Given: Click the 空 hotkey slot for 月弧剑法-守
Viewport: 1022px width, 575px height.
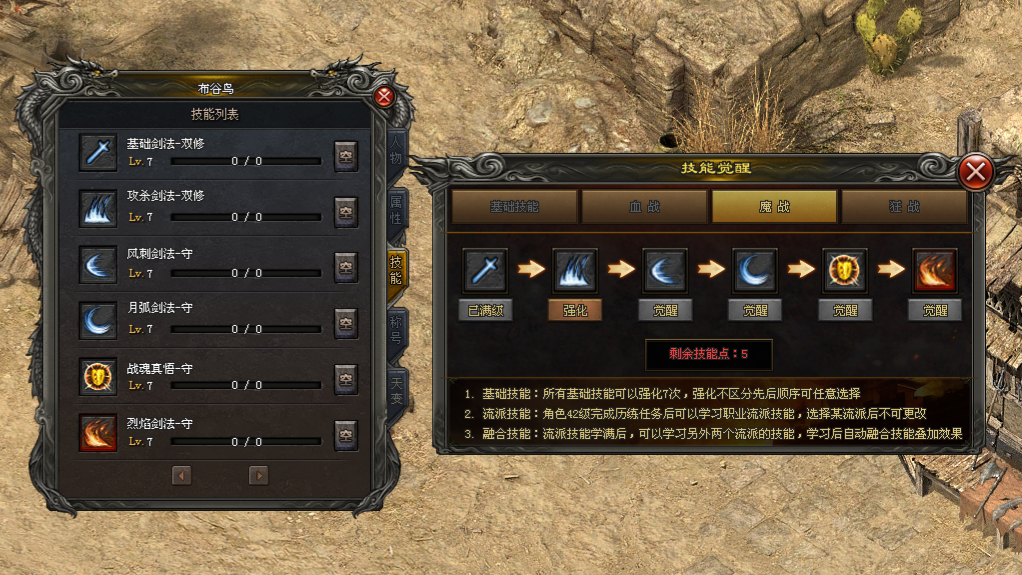Looking at the screenshot, I should (346, 323).
